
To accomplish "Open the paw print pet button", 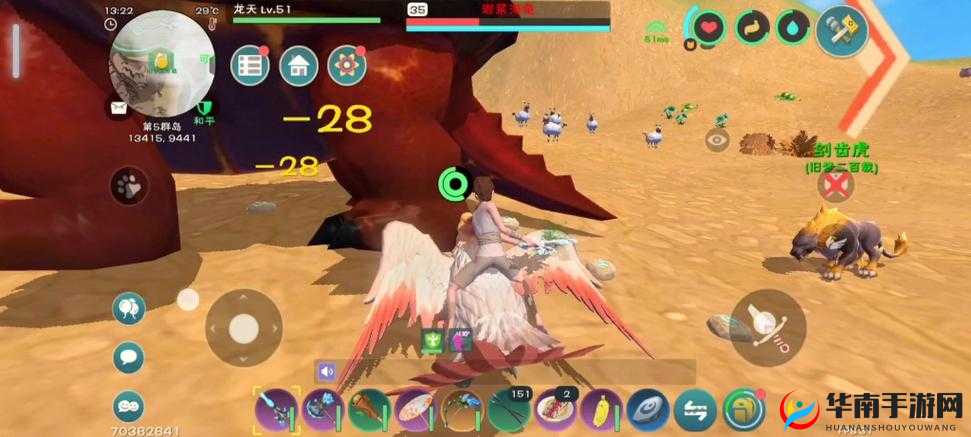I will (129, 185).
